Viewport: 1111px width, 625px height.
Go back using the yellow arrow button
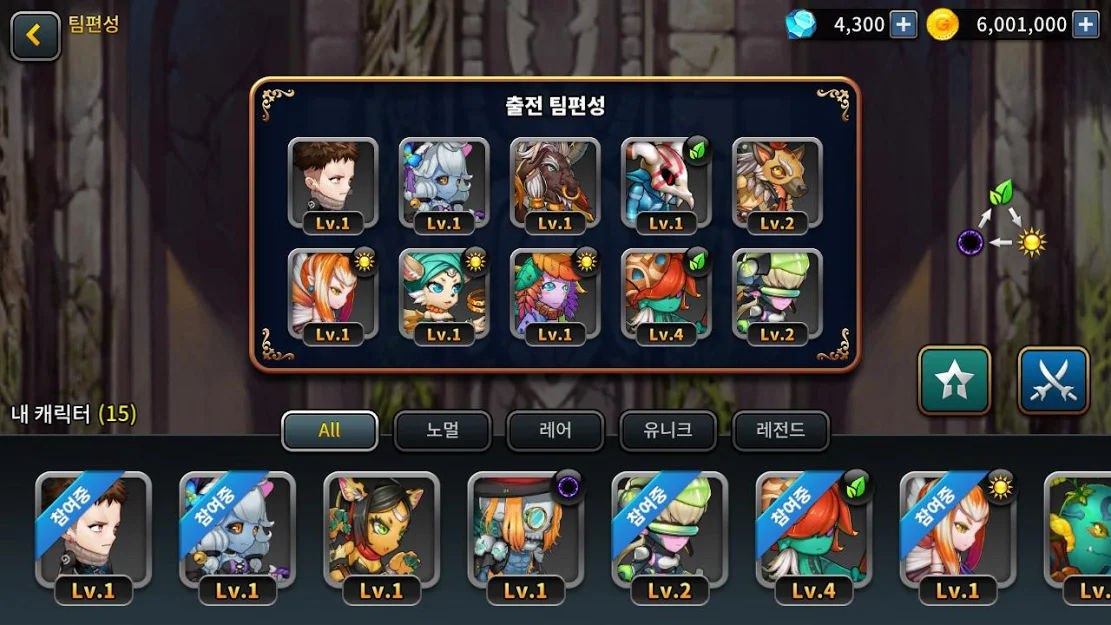tap(35, 35)
